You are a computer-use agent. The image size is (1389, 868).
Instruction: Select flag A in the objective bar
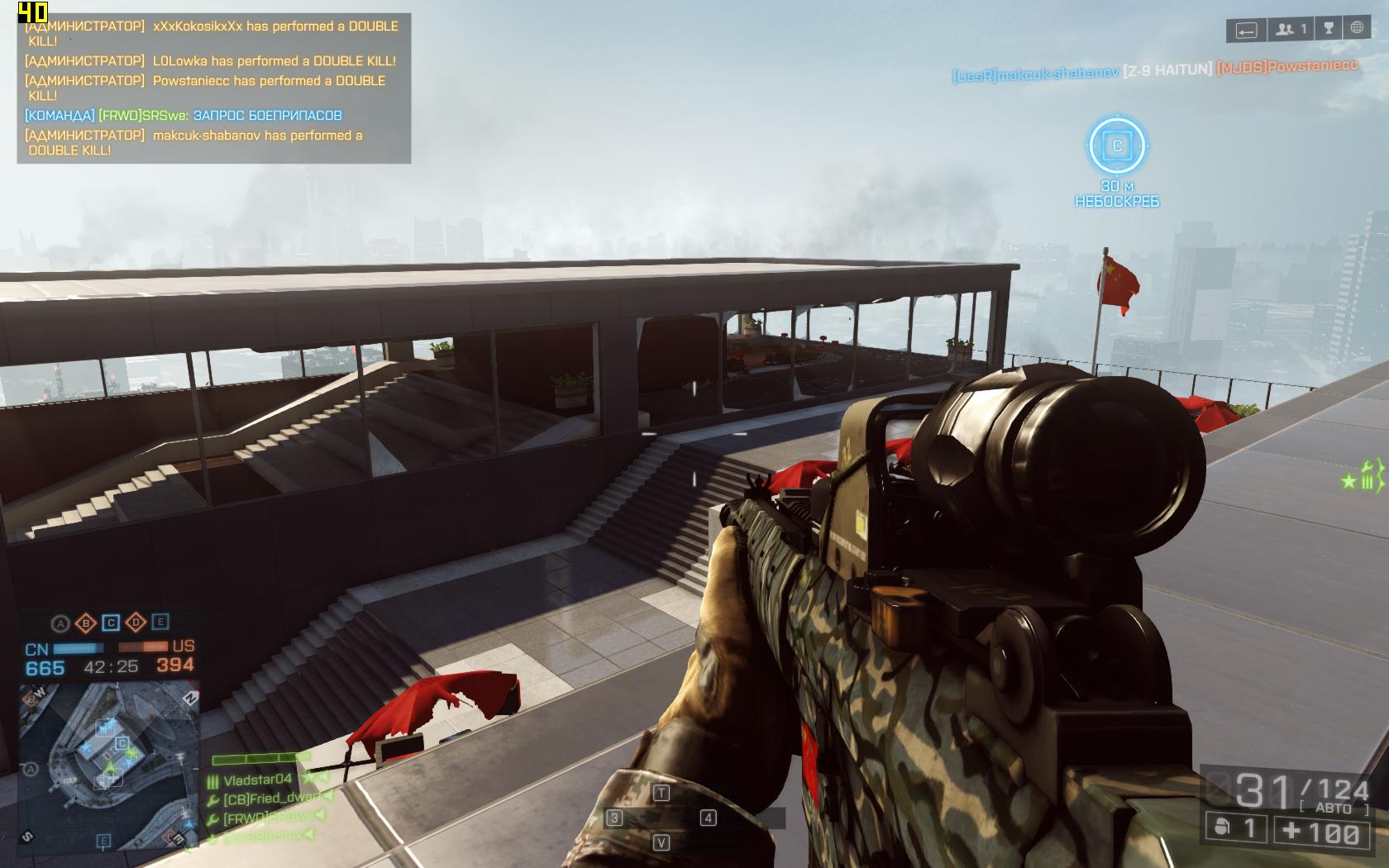pyautogui.click(x=60, y=622)
